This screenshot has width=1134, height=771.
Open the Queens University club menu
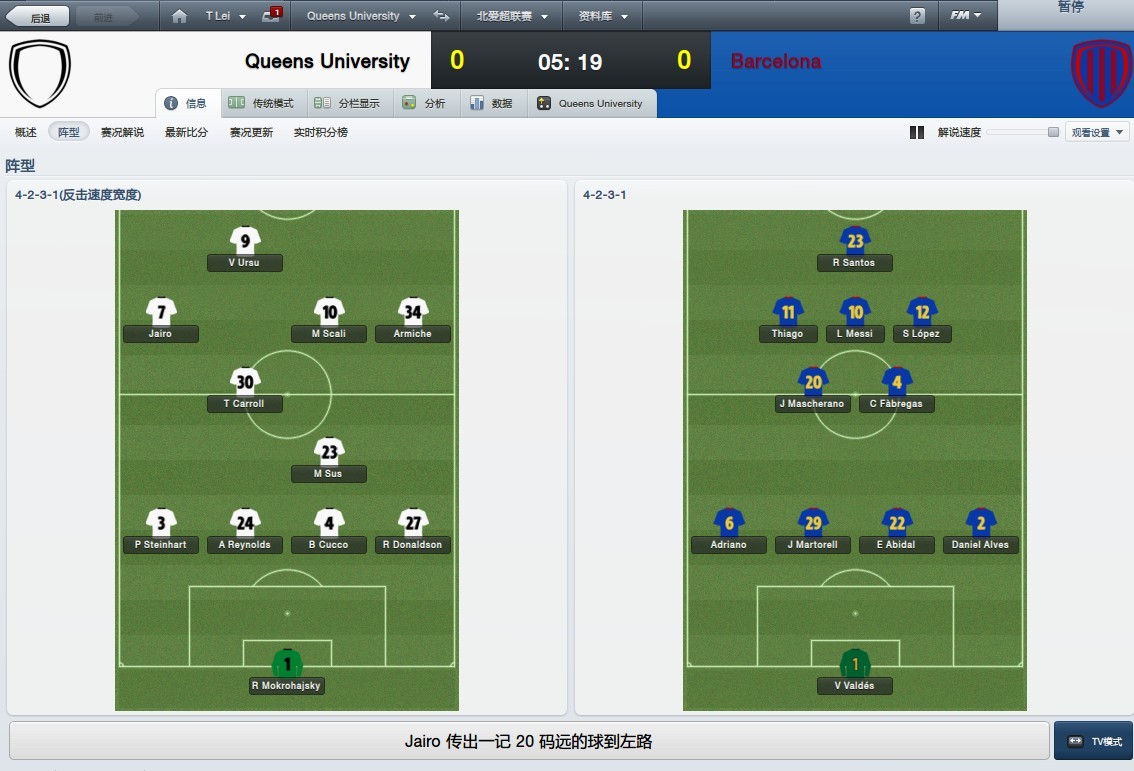[x=353, y=16]
